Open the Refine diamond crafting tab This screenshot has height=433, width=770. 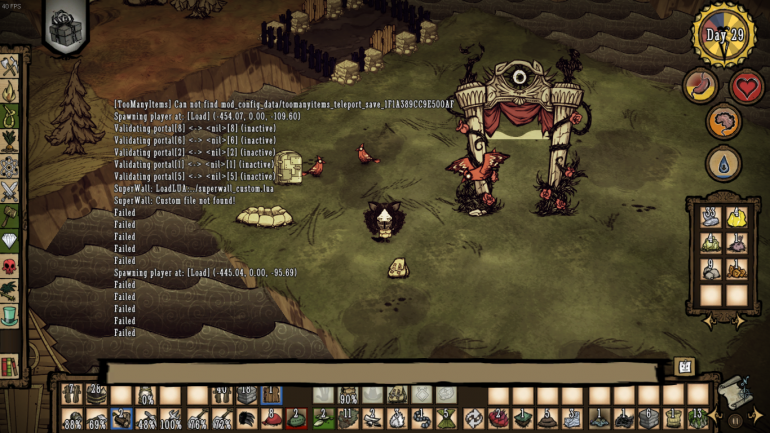[x=10, y=241]
